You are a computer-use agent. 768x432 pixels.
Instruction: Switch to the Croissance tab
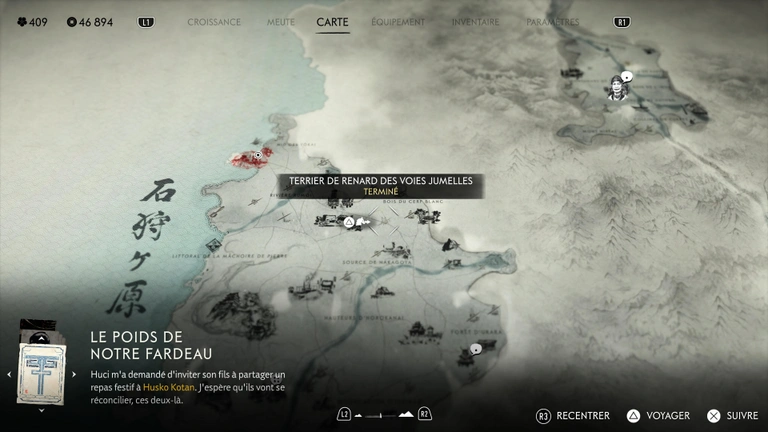pyautogui.click(x=214, y=21)
